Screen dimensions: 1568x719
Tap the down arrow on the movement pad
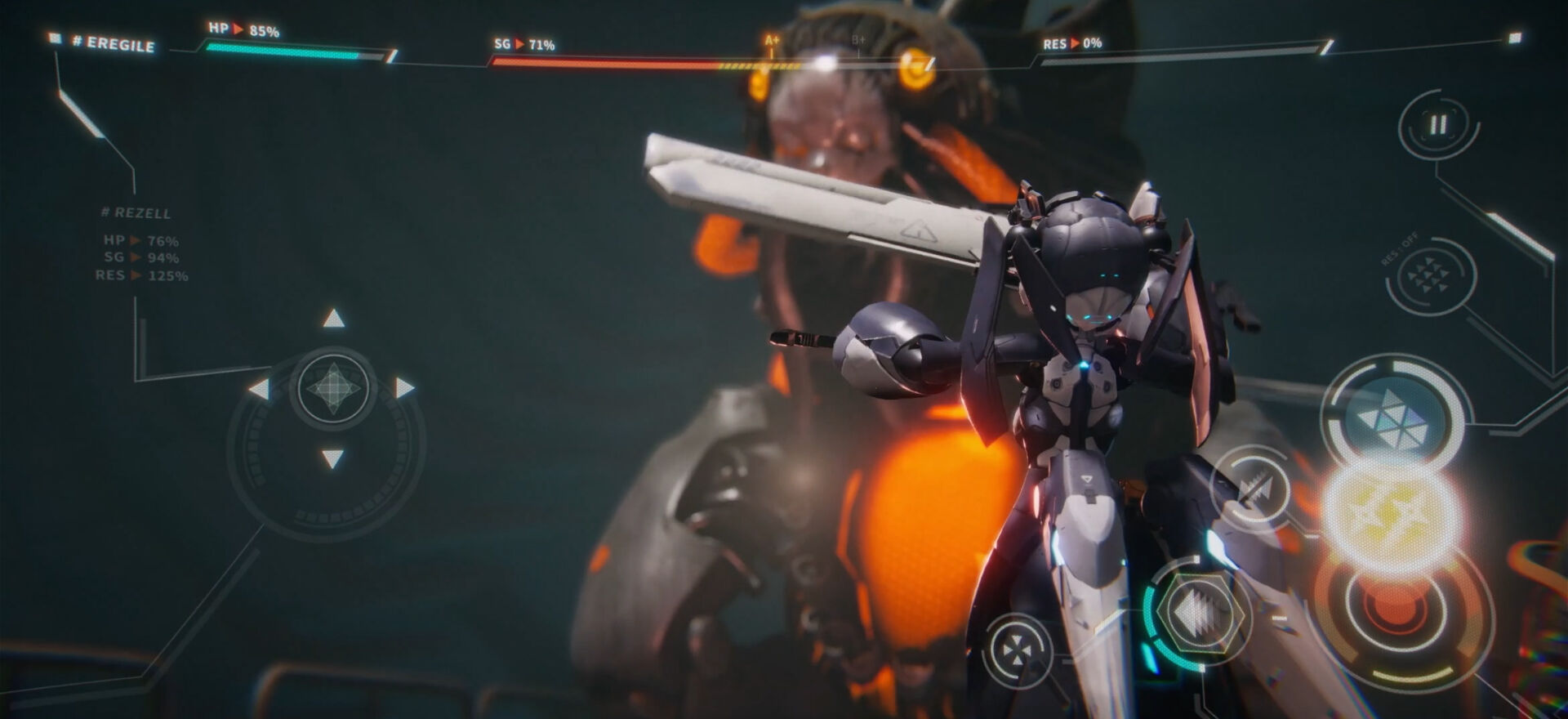(332, 458)
